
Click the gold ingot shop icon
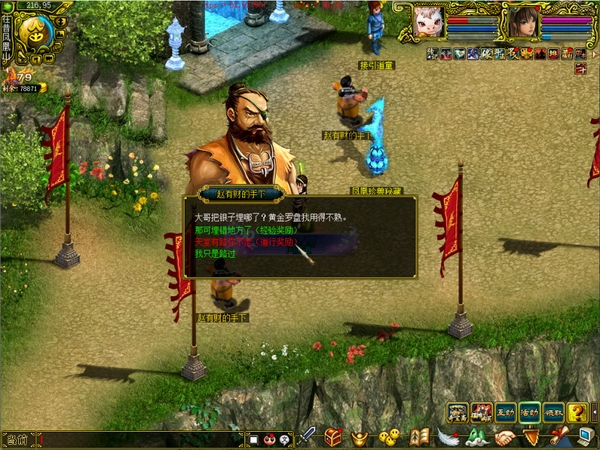(359, 437)
